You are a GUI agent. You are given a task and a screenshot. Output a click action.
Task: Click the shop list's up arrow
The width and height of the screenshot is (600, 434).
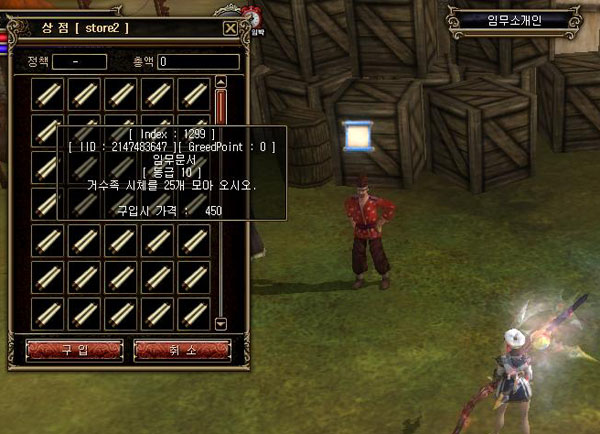pyautogui.click(x=221, y=83)
